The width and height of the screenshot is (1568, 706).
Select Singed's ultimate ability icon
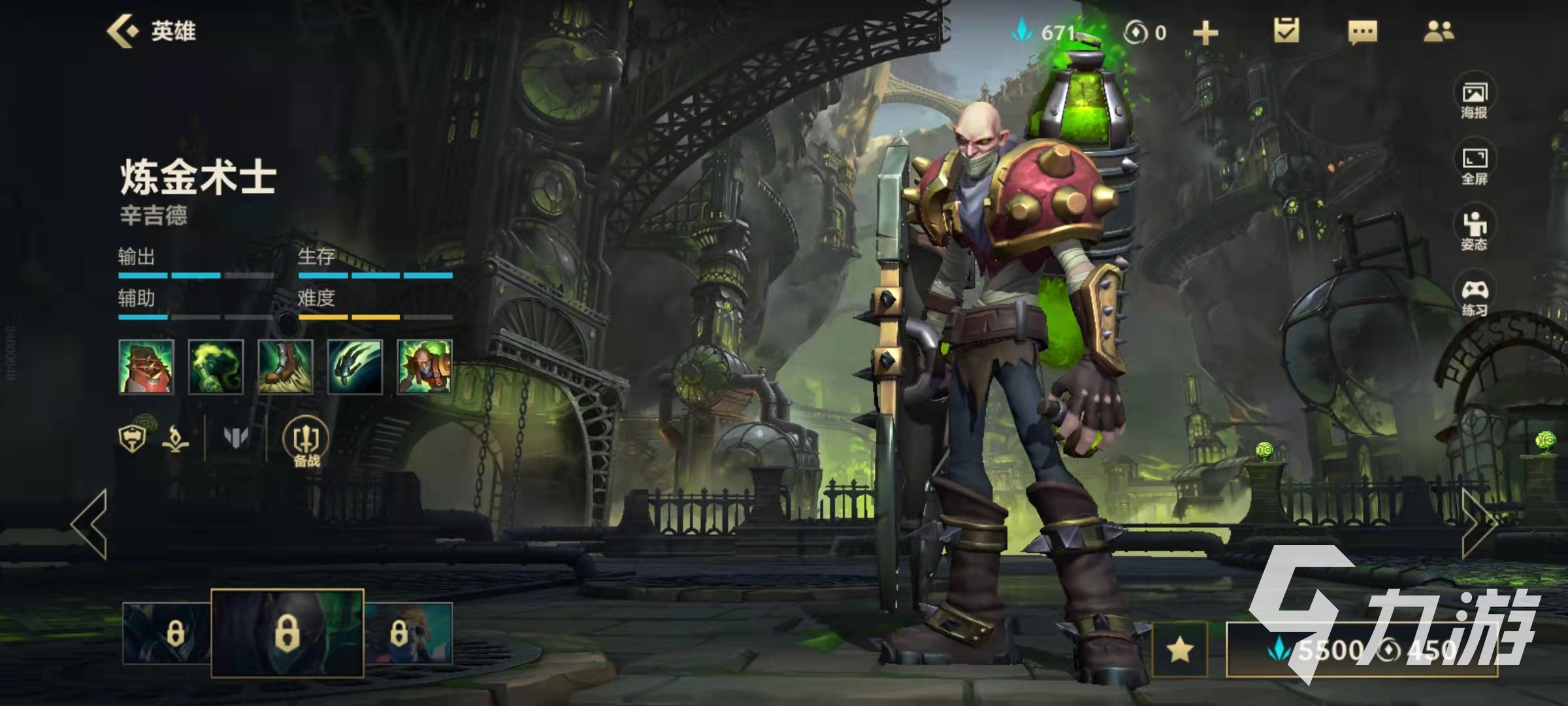(x=425, y=367)
